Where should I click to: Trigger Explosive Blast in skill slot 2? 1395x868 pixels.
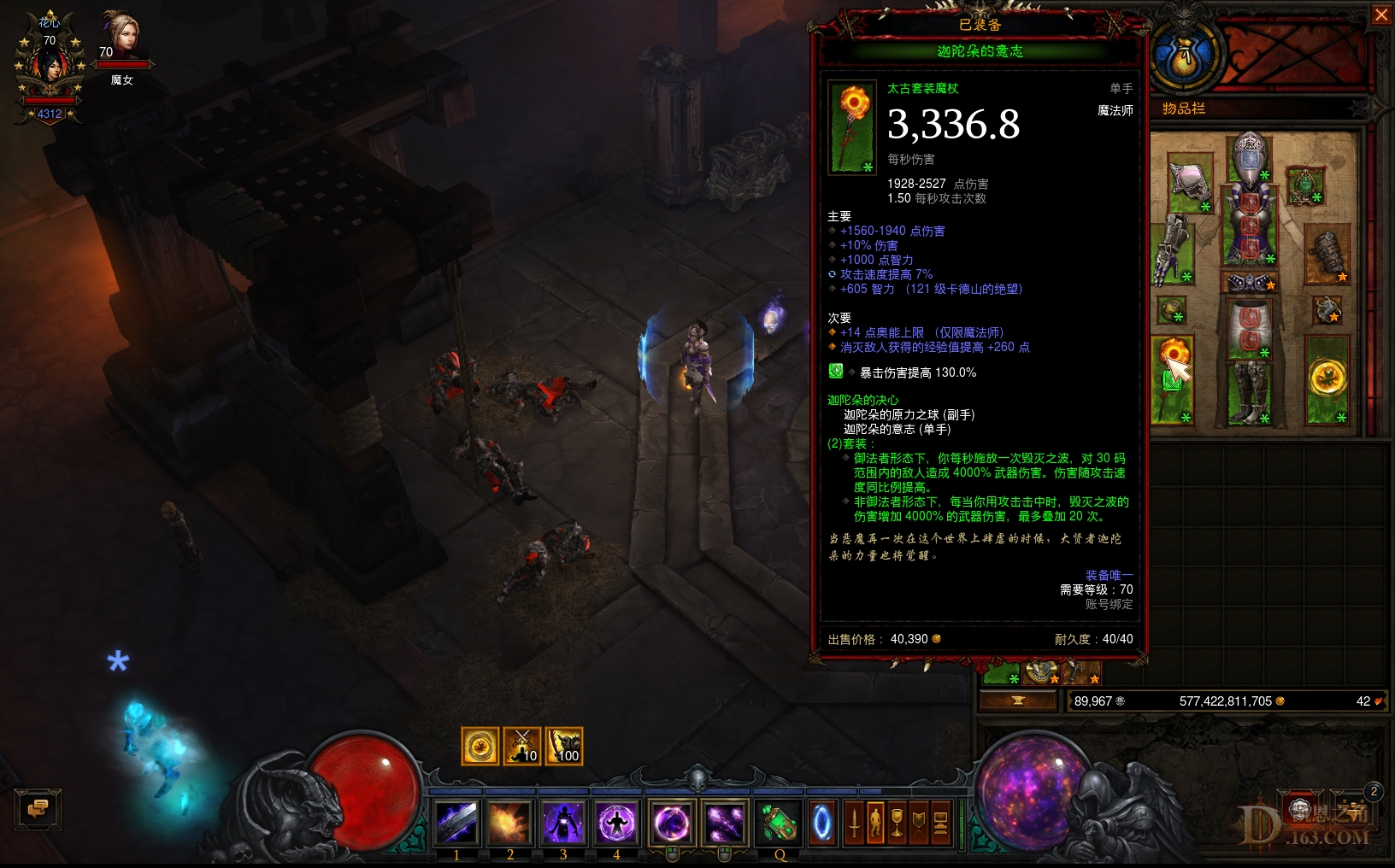click(x=510, y=823)
